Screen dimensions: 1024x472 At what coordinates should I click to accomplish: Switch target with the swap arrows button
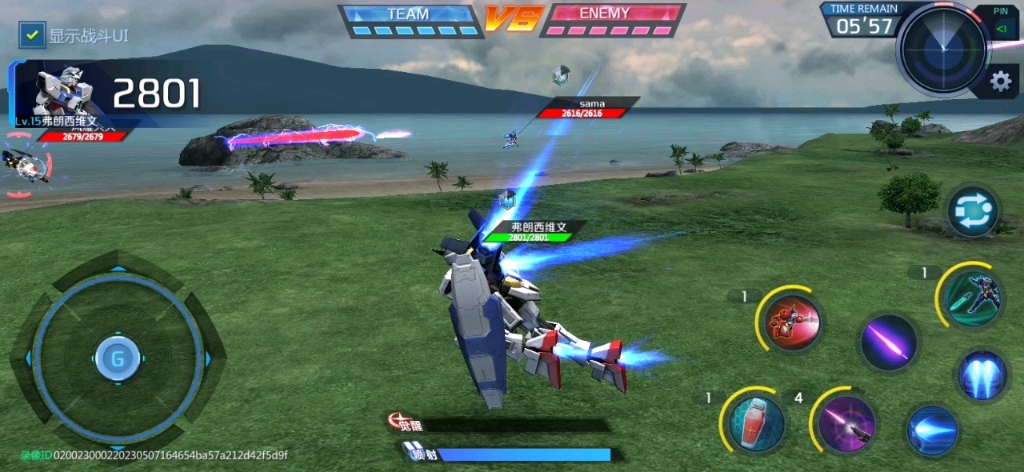[x=974, y=212]
